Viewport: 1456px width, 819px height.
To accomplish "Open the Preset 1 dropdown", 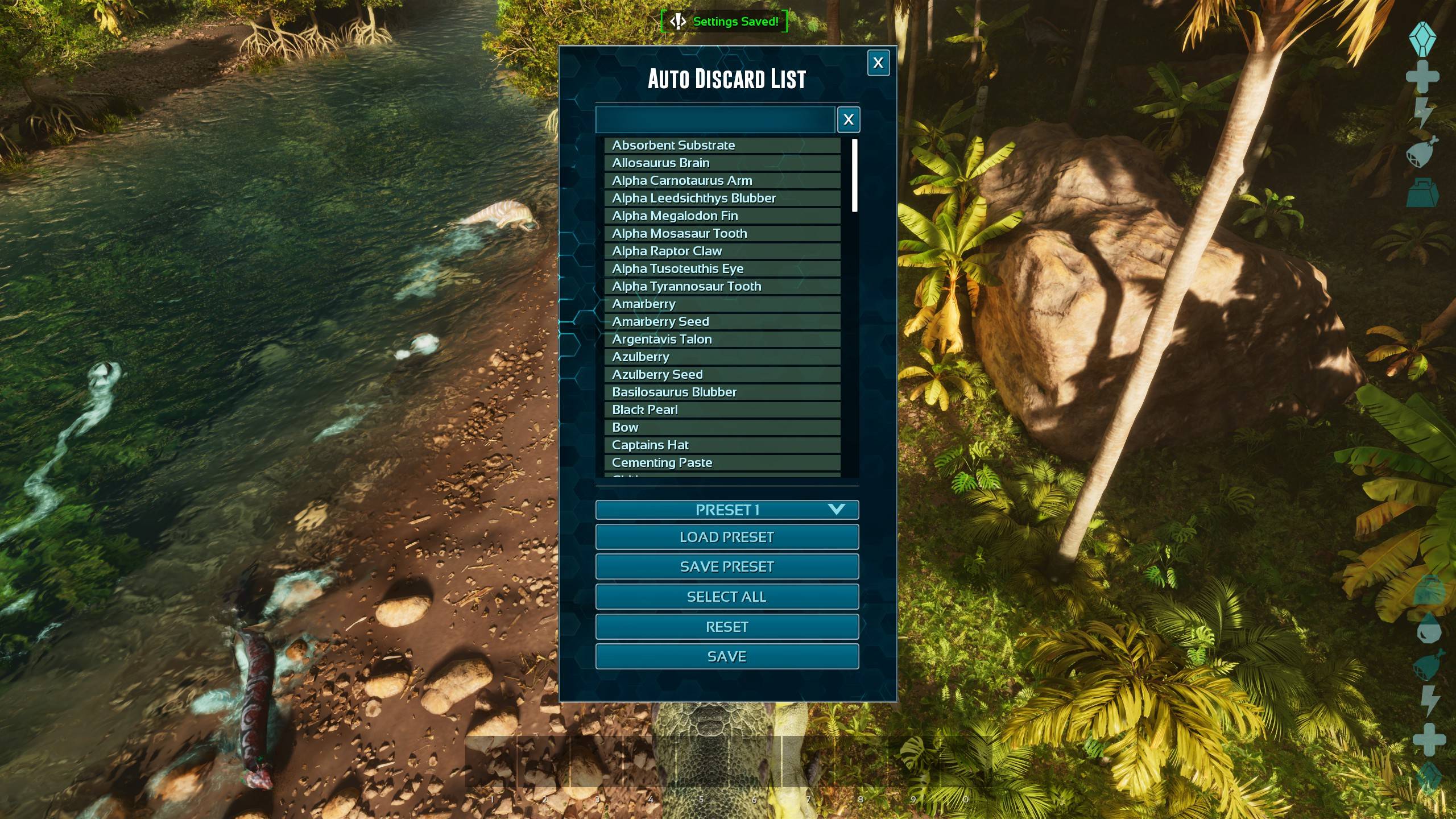I will click(727, 510).
